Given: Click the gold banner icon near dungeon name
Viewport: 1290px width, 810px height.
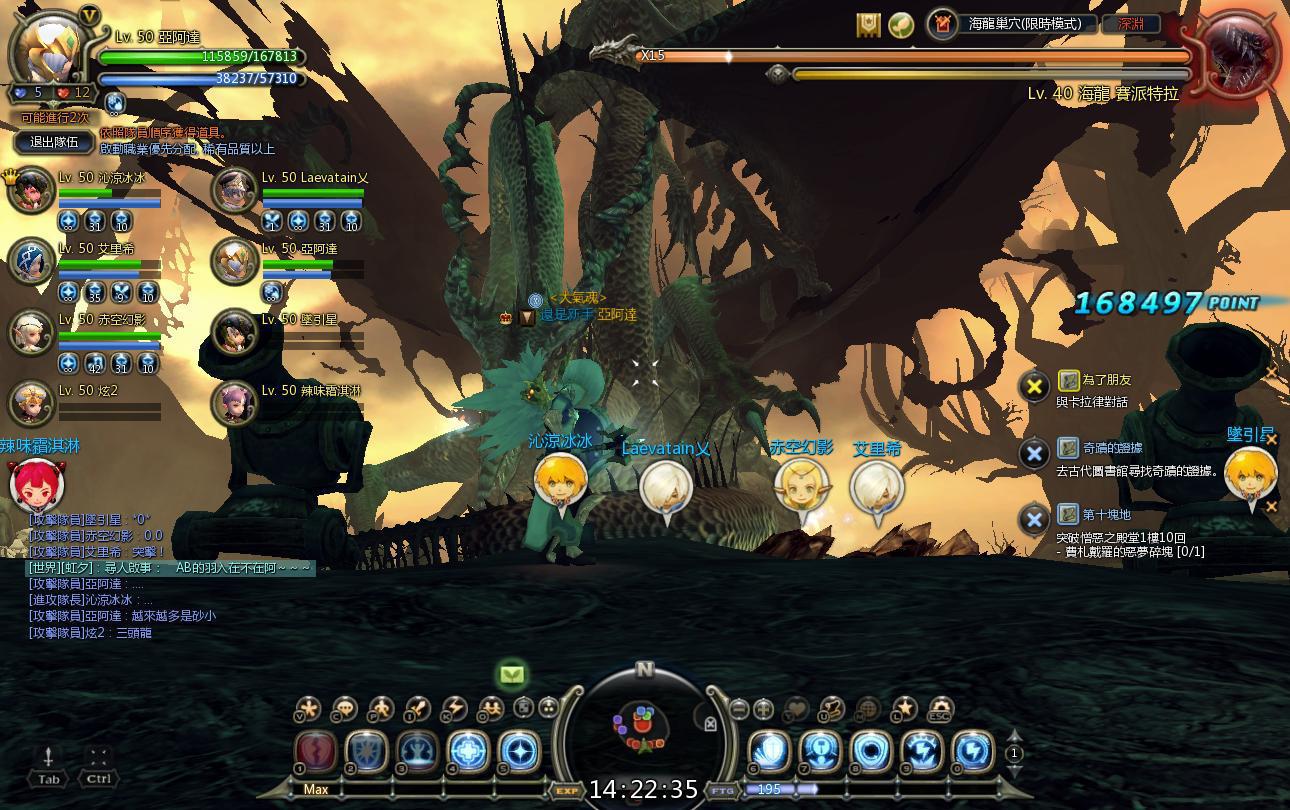Looking at the screenshot, I should (x=868, y=25).
